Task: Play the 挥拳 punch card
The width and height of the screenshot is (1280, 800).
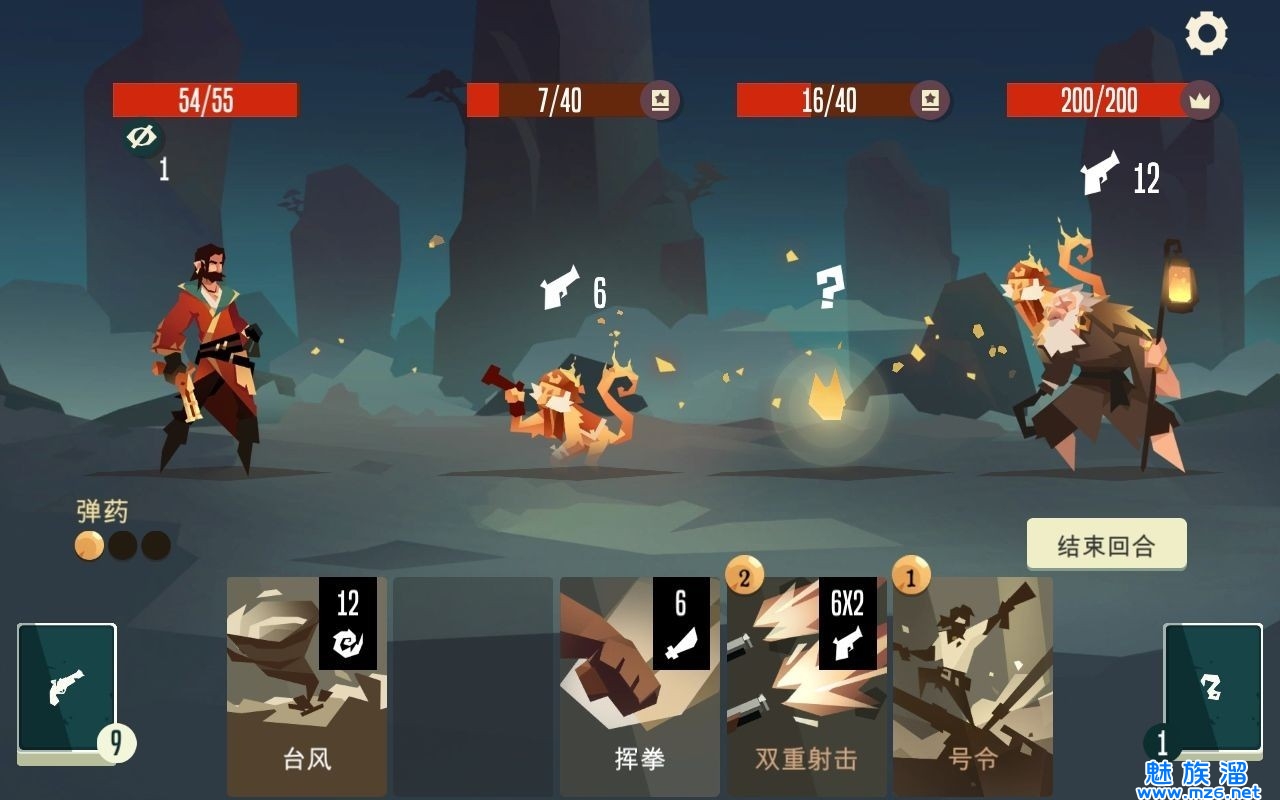Action: (639, 686)
